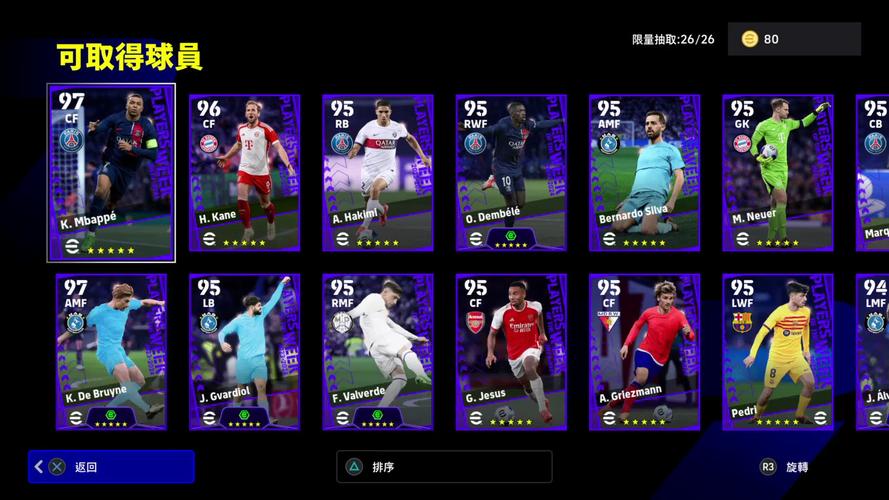Choose the A. Griezmann card
Image resolution: width=889 pixels, height=500 pixels.
[x=644, y=352]
